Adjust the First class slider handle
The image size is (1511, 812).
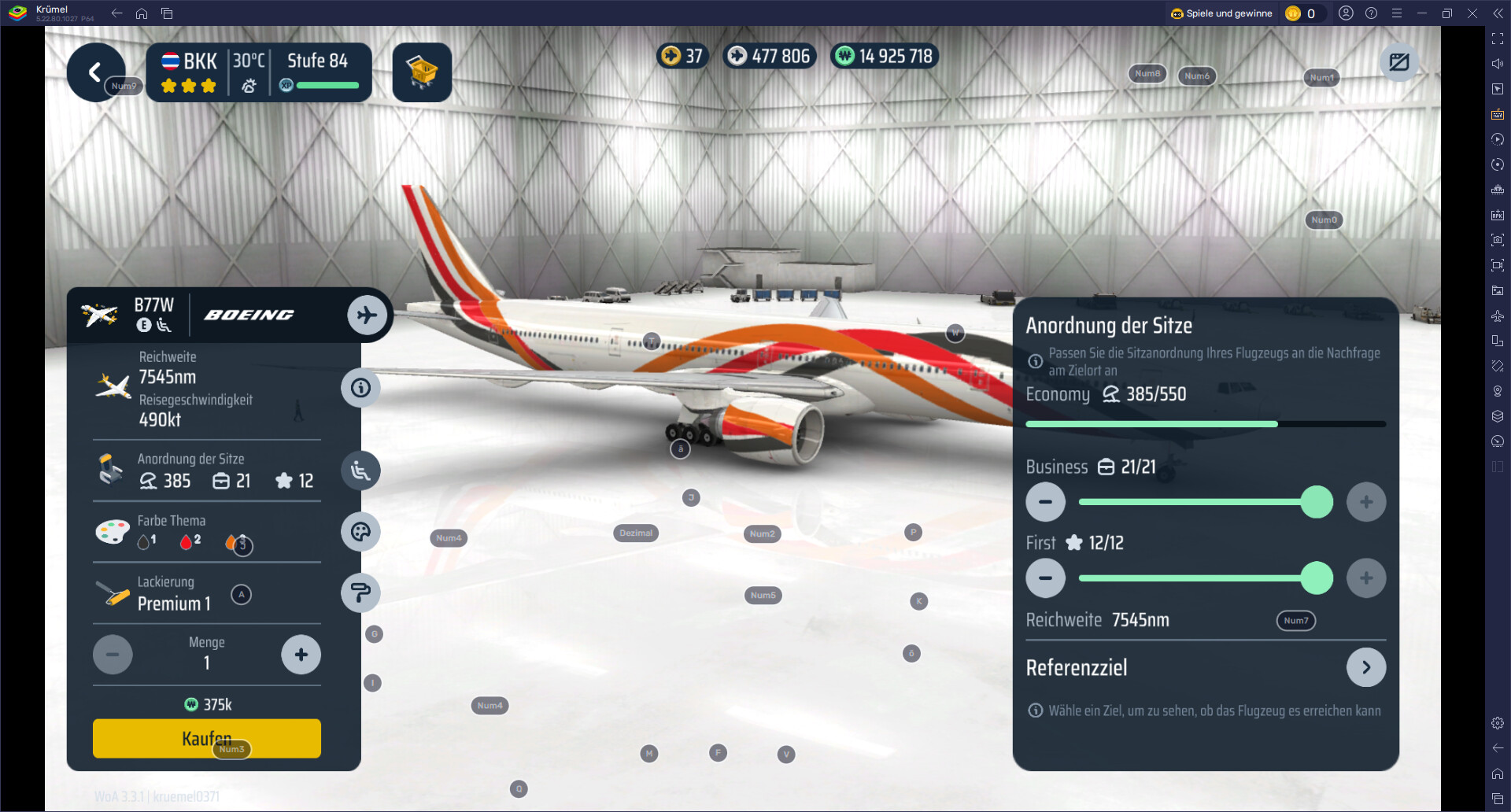(1317, 578)
